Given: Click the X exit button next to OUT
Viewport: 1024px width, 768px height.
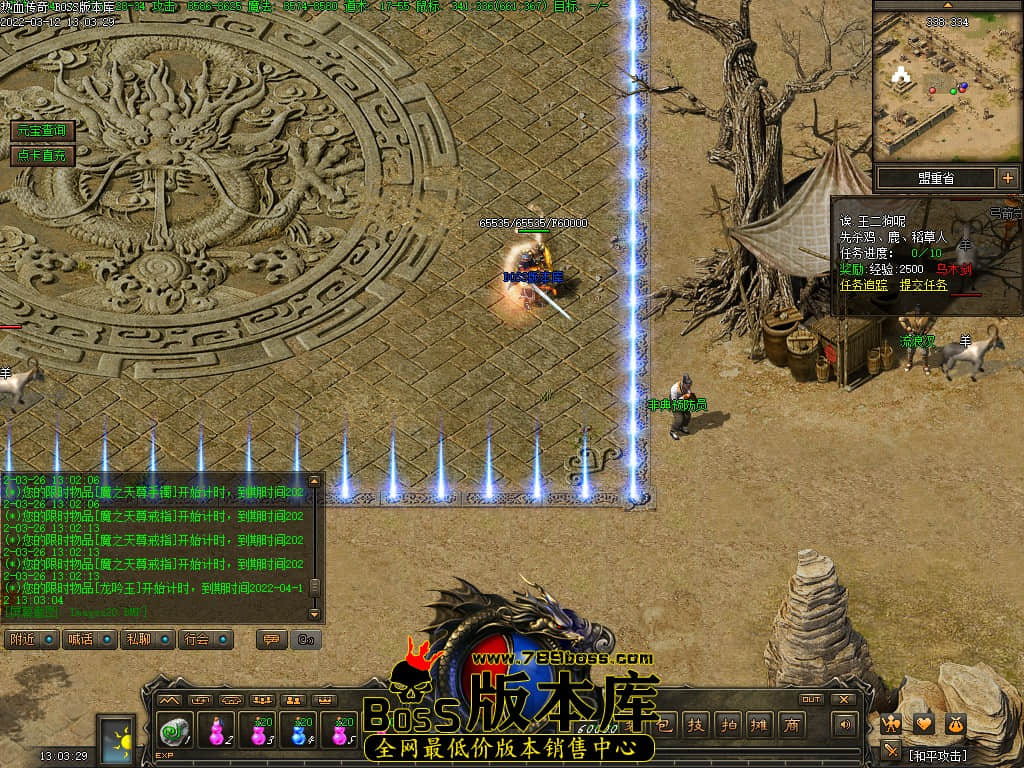Looking at the screenshot, I should click(844, 699).
